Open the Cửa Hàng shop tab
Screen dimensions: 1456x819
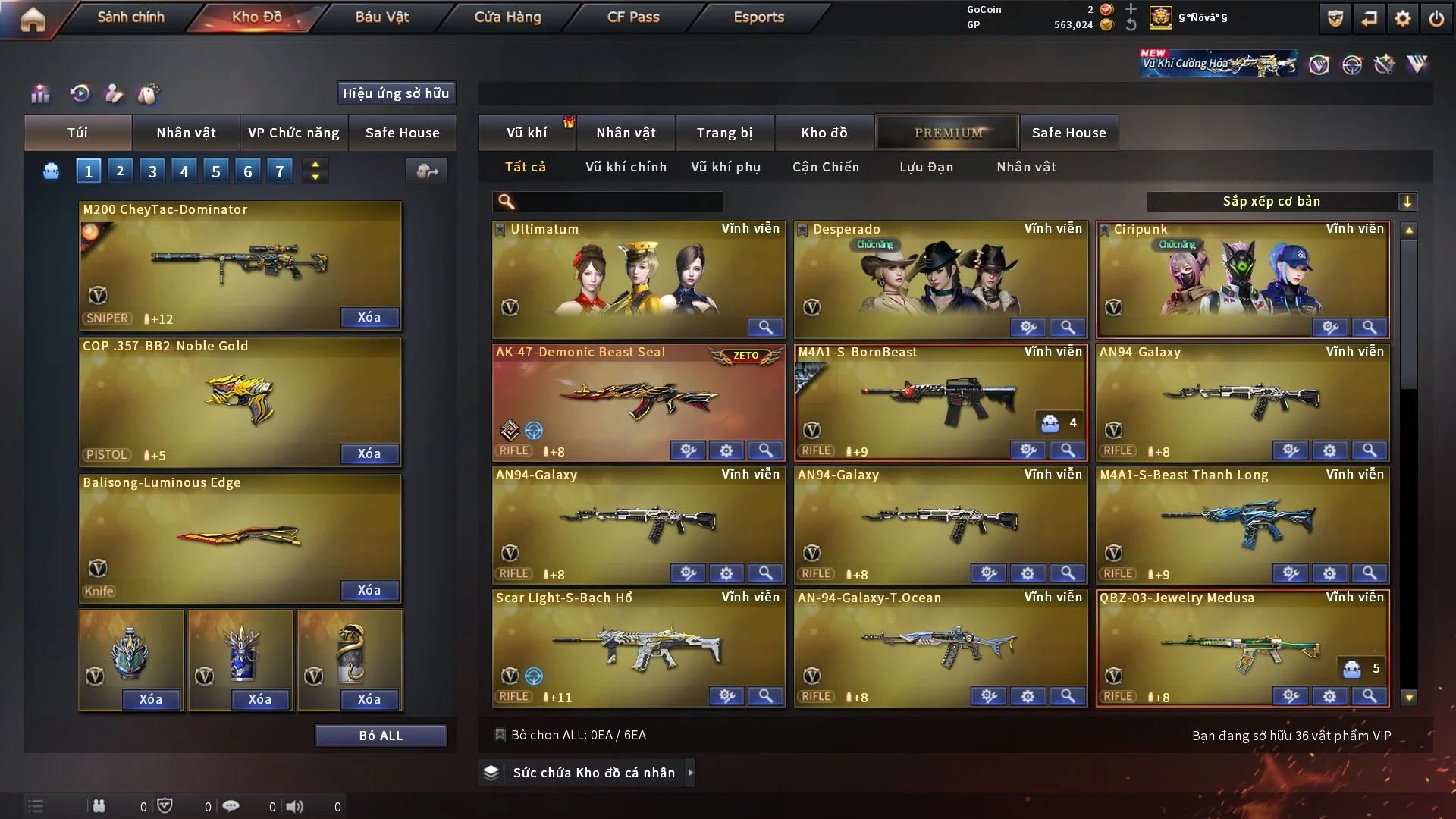507,17
